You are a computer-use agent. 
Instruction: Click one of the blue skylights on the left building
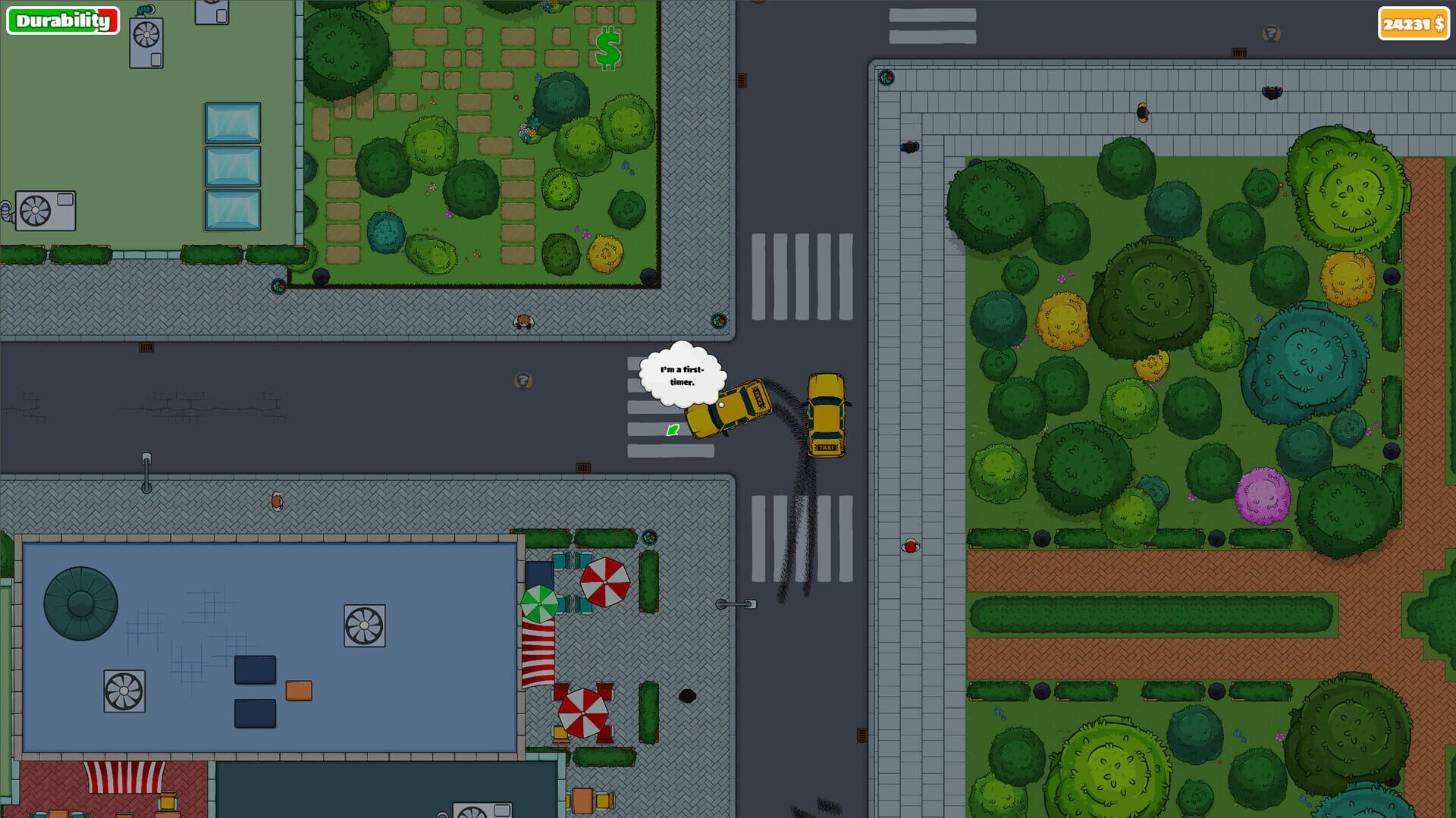point(231,165)
